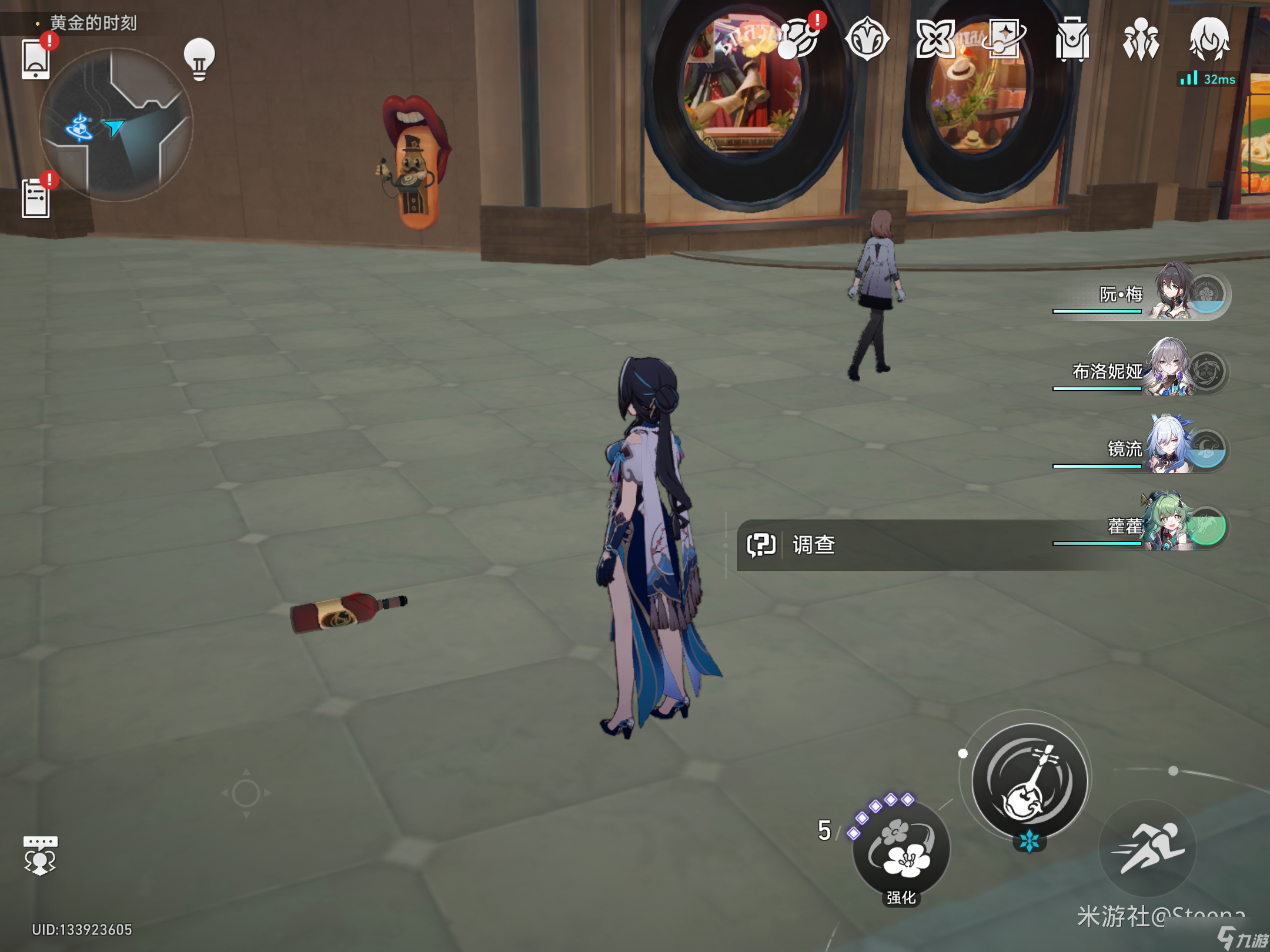Switch to party member 布洛妮娅
The image size is (1270, 952).
pos(1170,370)
